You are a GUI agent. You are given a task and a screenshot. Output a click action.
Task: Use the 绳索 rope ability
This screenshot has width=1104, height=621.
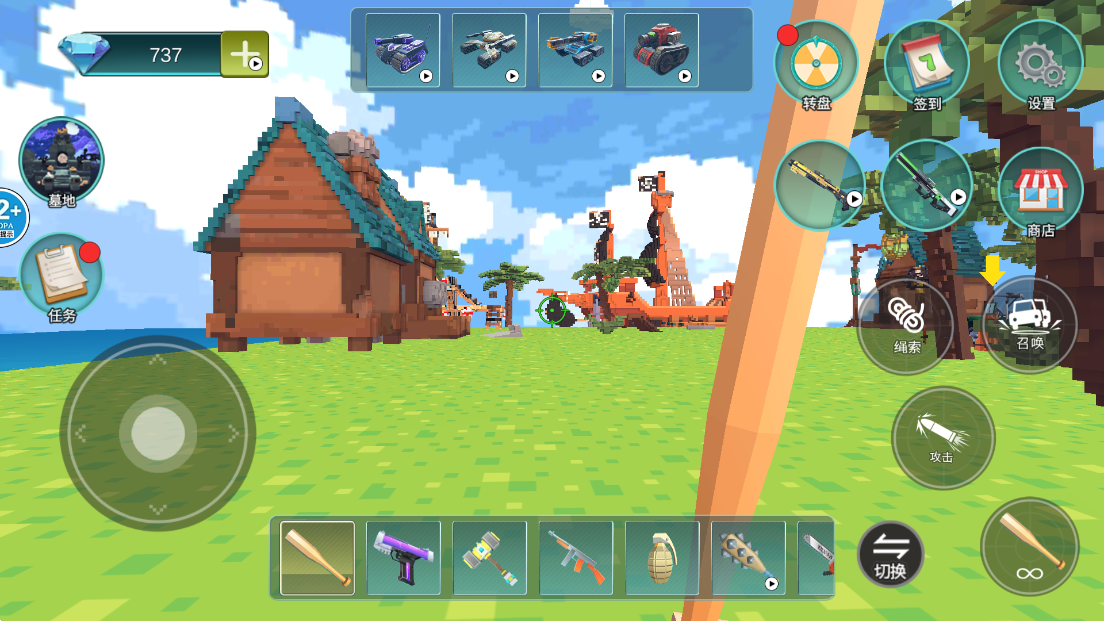click(x=906, y=326)
